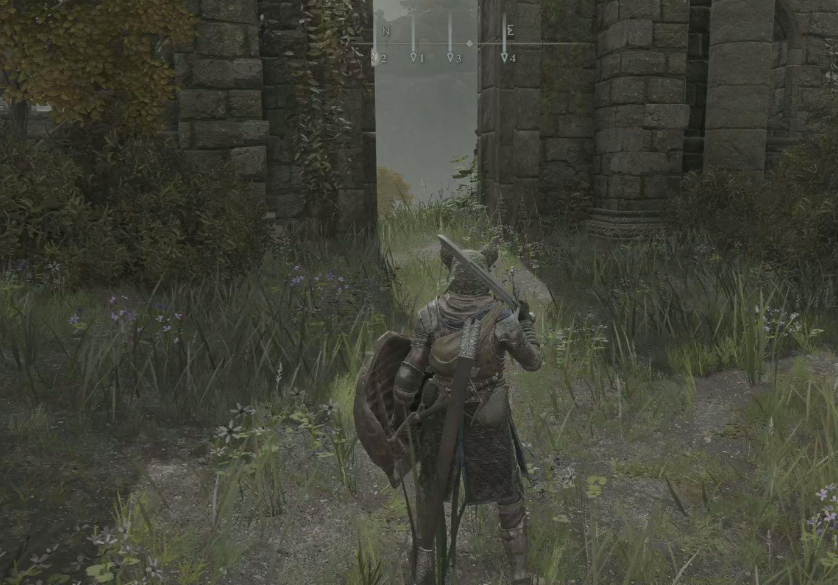Image resolution: width=838 pixels, height=585 pixels.
Task: Select compass waypoint marker 3
Action: tap(451, 57)
